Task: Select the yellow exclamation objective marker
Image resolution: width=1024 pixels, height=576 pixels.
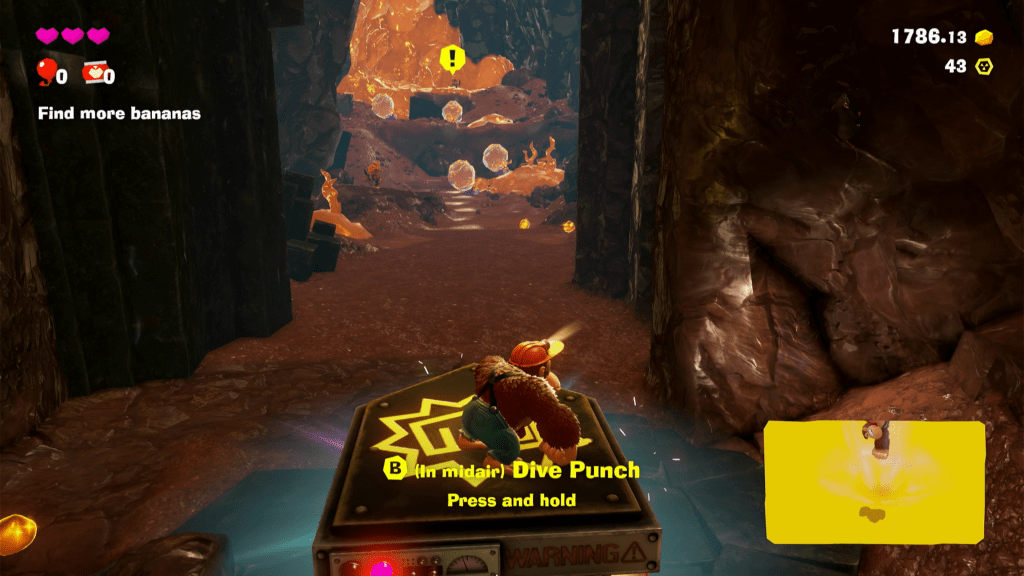Action: 452,58
